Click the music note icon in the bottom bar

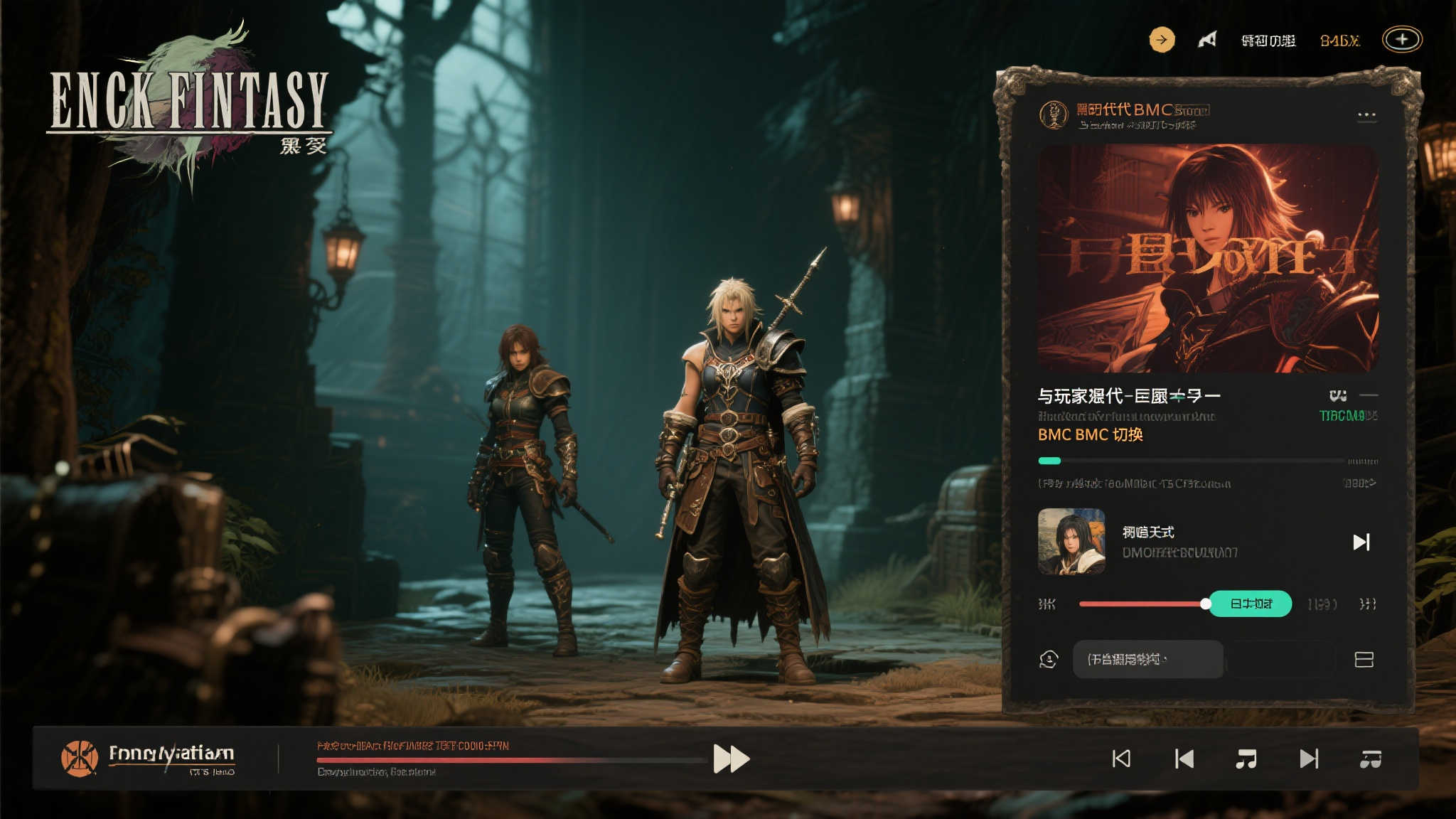click(x=1246, y=759)
